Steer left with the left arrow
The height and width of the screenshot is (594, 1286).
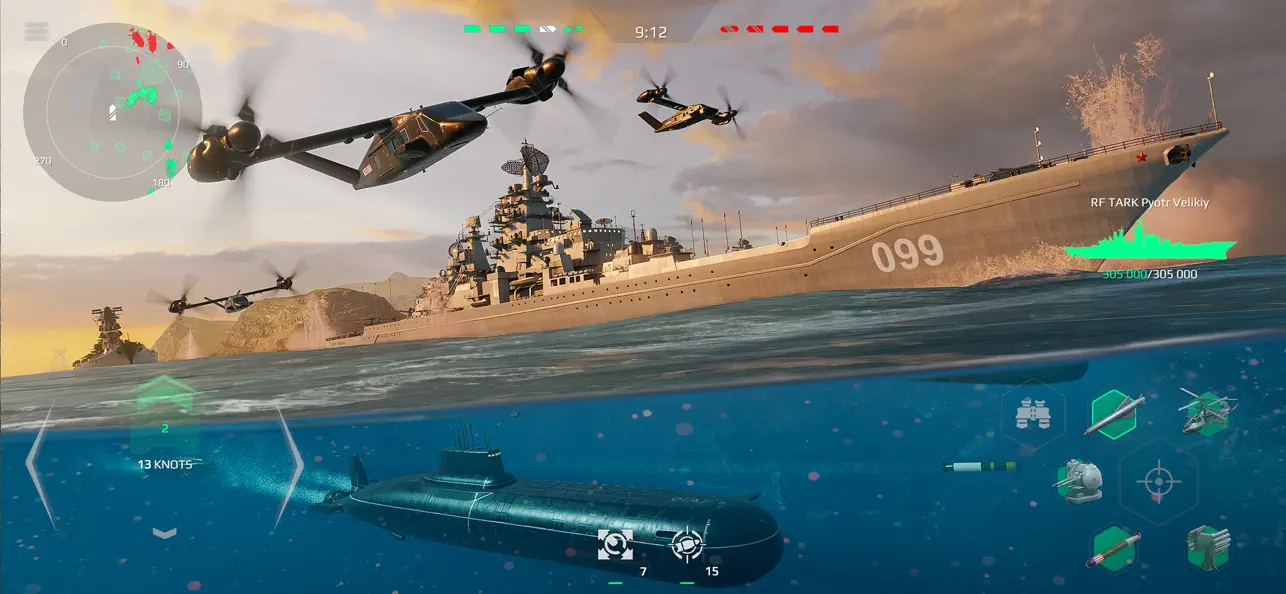click(x=40, y=464)
